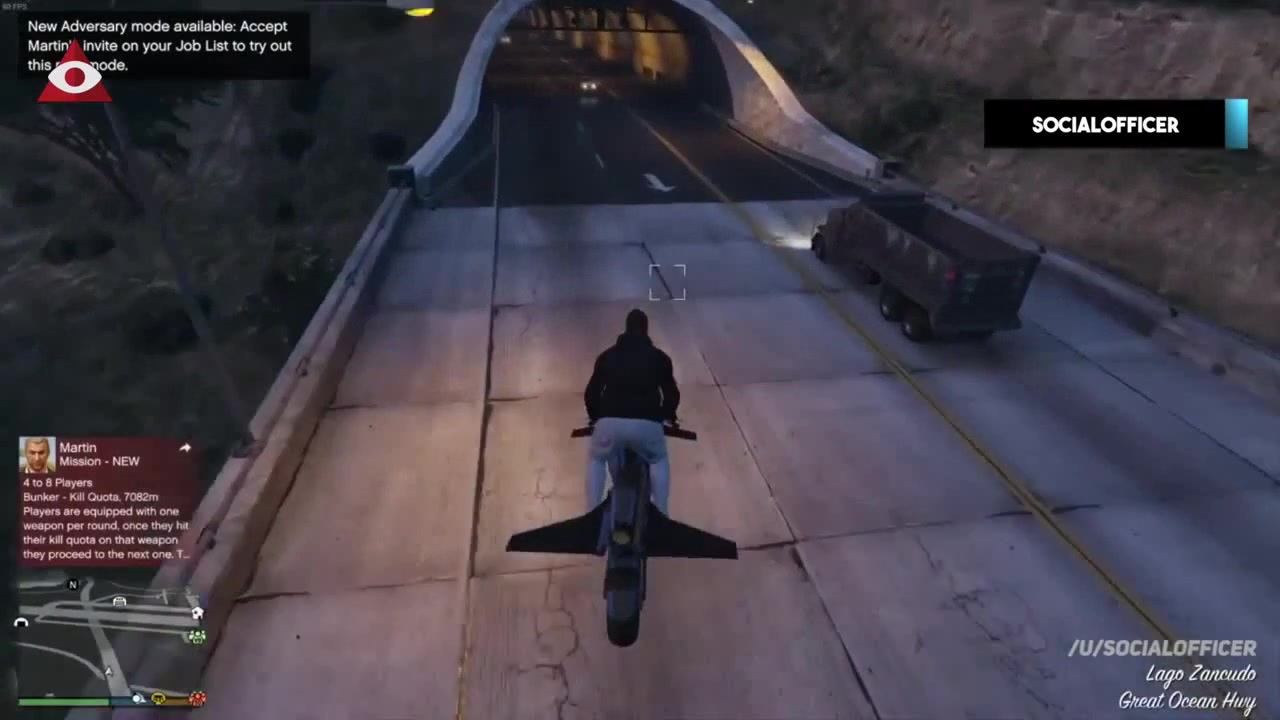The width and height of the screenshot is (1280, 720).
Task: Click the red eye channel logo top left
Action: (x=74, y=75)
